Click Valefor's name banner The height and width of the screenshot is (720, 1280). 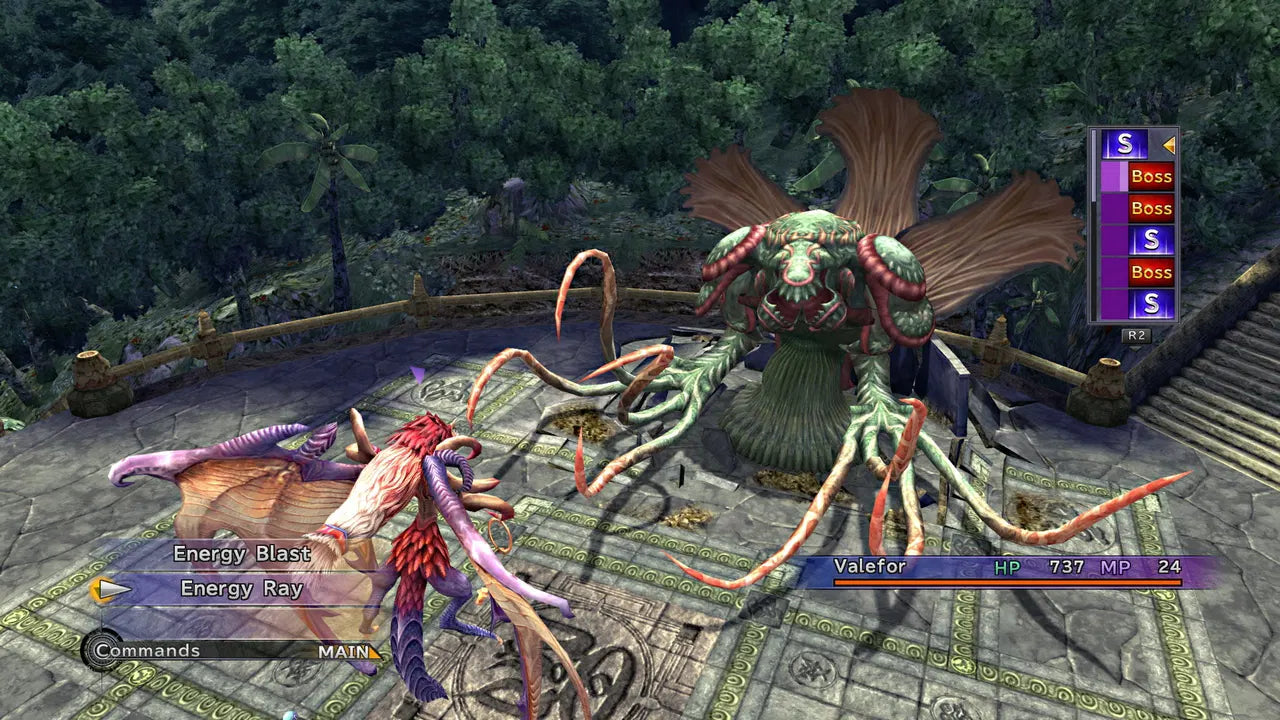pyautogui.click(x=870, y=565)
